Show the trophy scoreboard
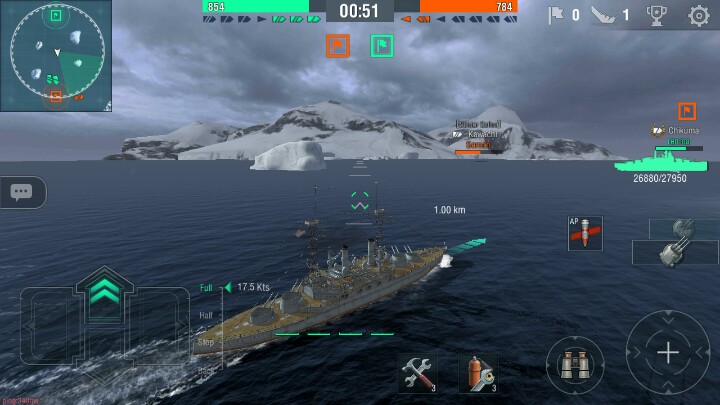The image size is (720, 405). 656,15
